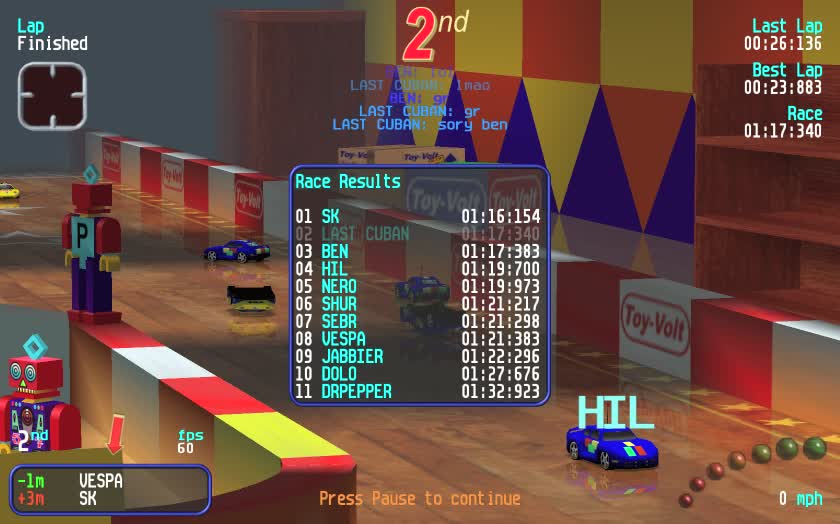Click the Race Results panel title
The width and height of the screenshot is (840, 524).
point(348,182)
